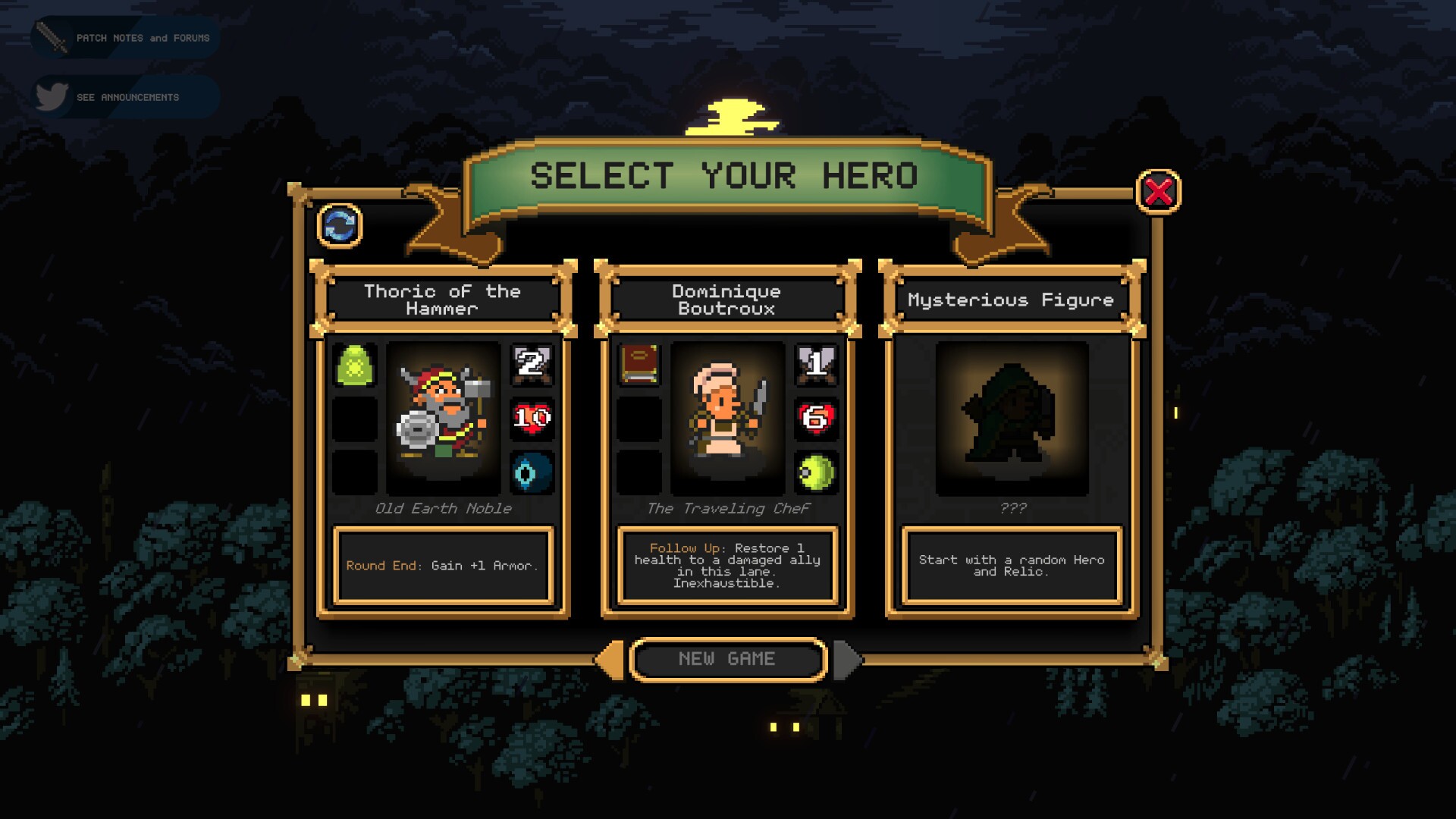The height and width of the screenshot is (819, 1456).
Task: Click the orange left page arrow
Action: pyautogui.click(x=609, y=659)
